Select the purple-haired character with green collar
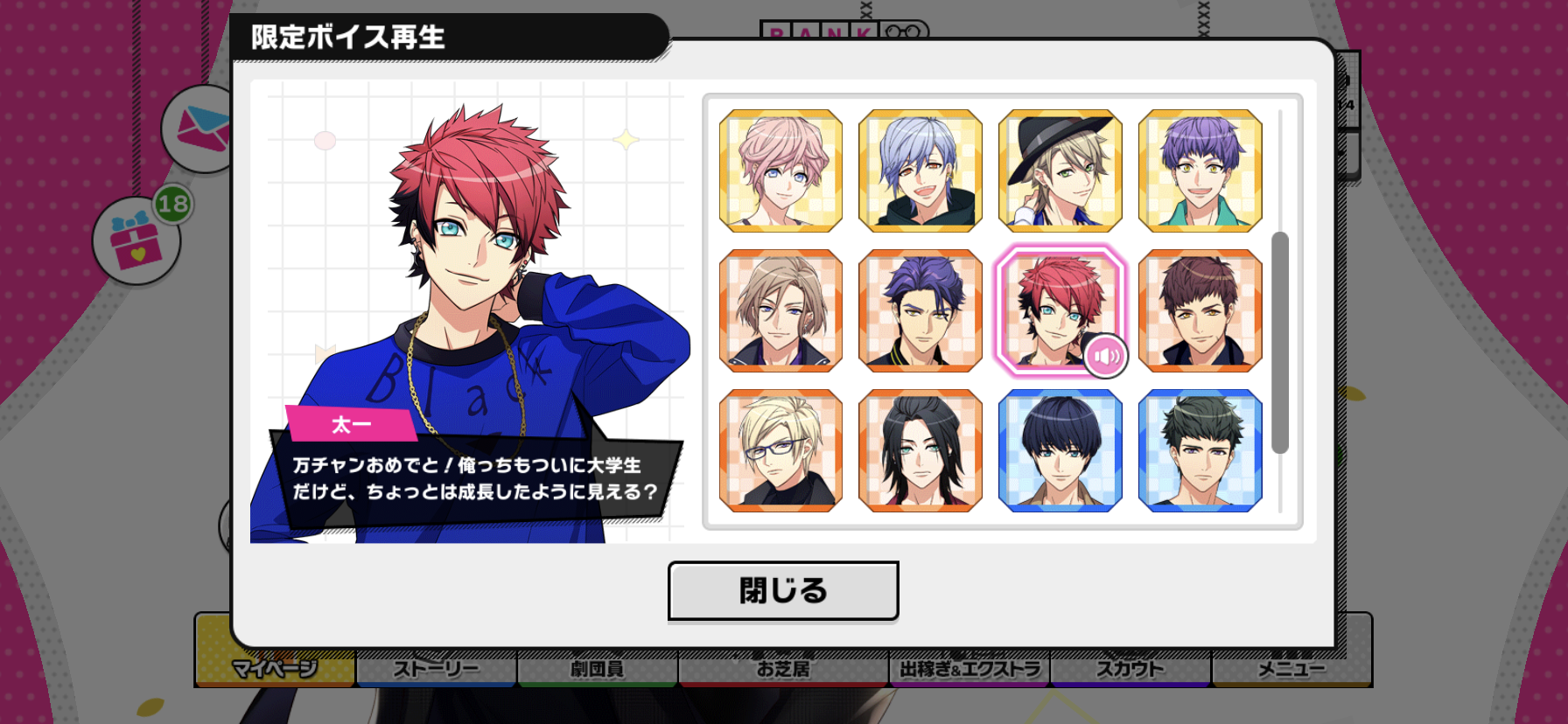The height and width of the screenshot is (724, 1568). 1200,171
